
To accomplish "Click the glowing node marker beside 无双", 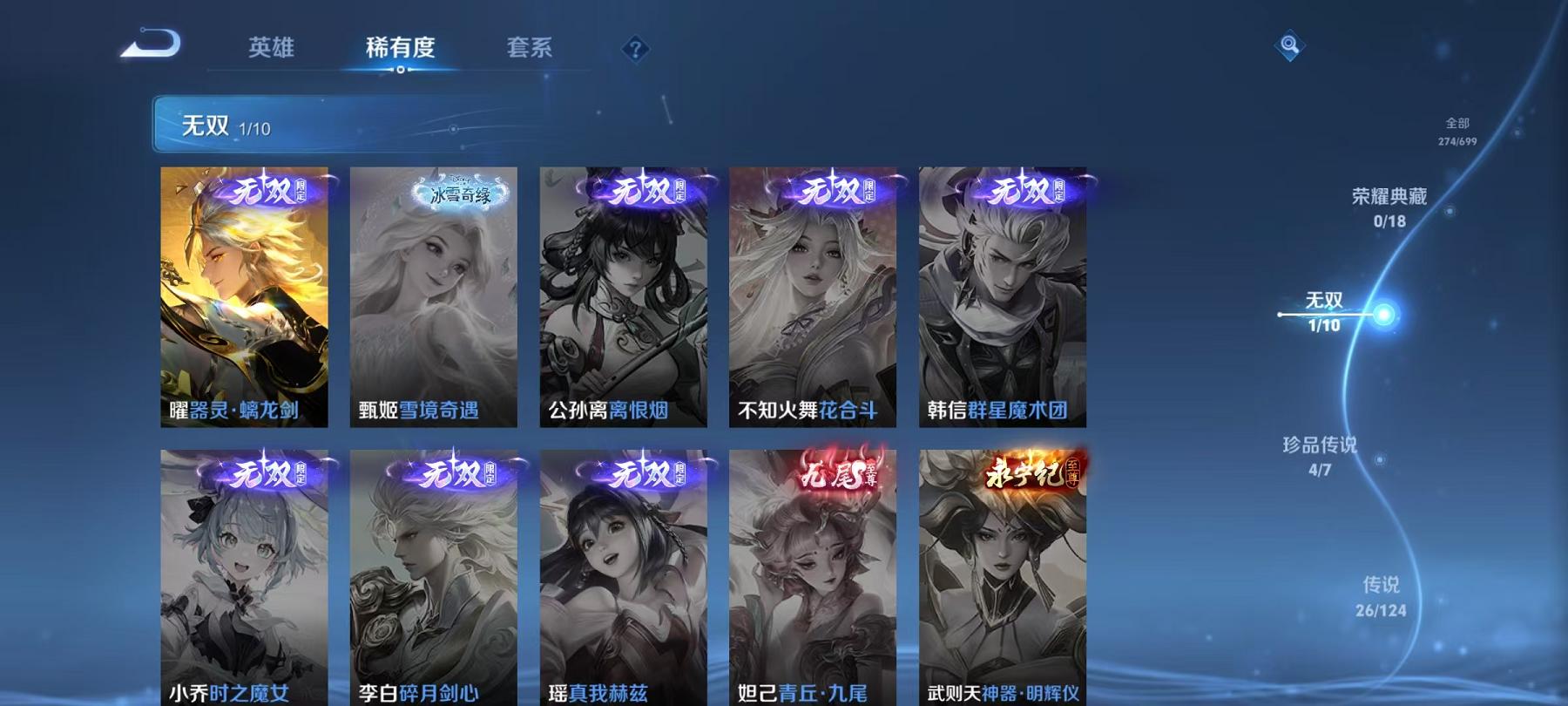I will click(1384, 313).
